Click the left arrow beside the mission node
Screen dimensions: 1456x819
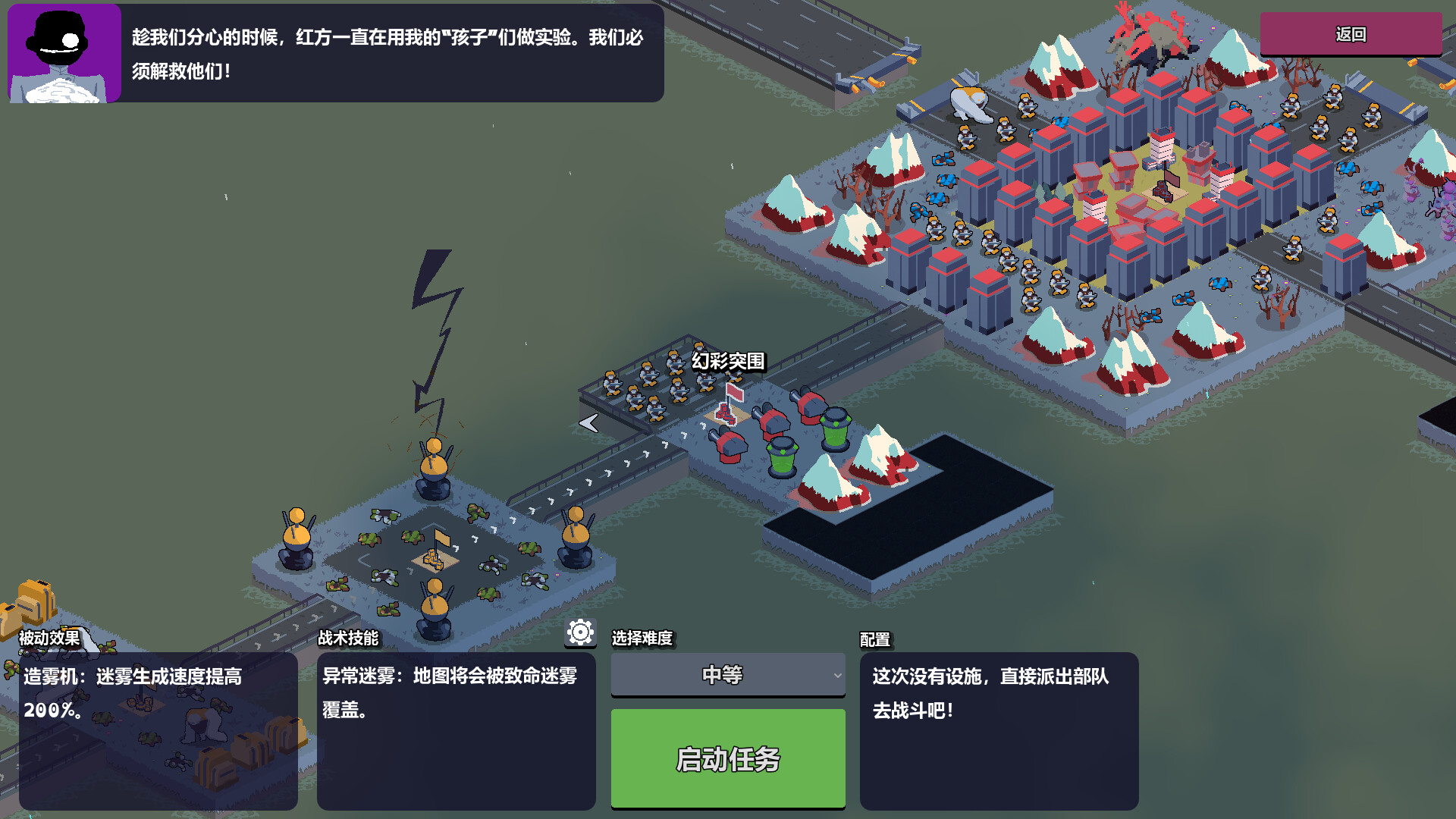(x=588, y=425)
